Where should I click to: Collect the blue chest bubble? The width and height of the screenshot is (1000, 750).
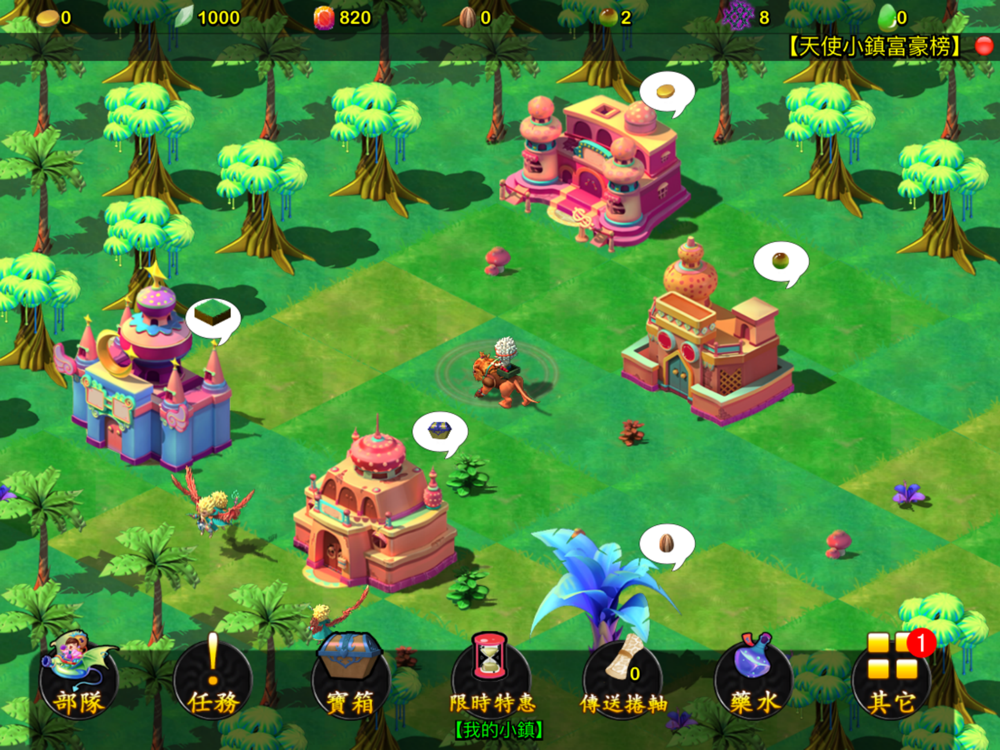click(440, 431)
